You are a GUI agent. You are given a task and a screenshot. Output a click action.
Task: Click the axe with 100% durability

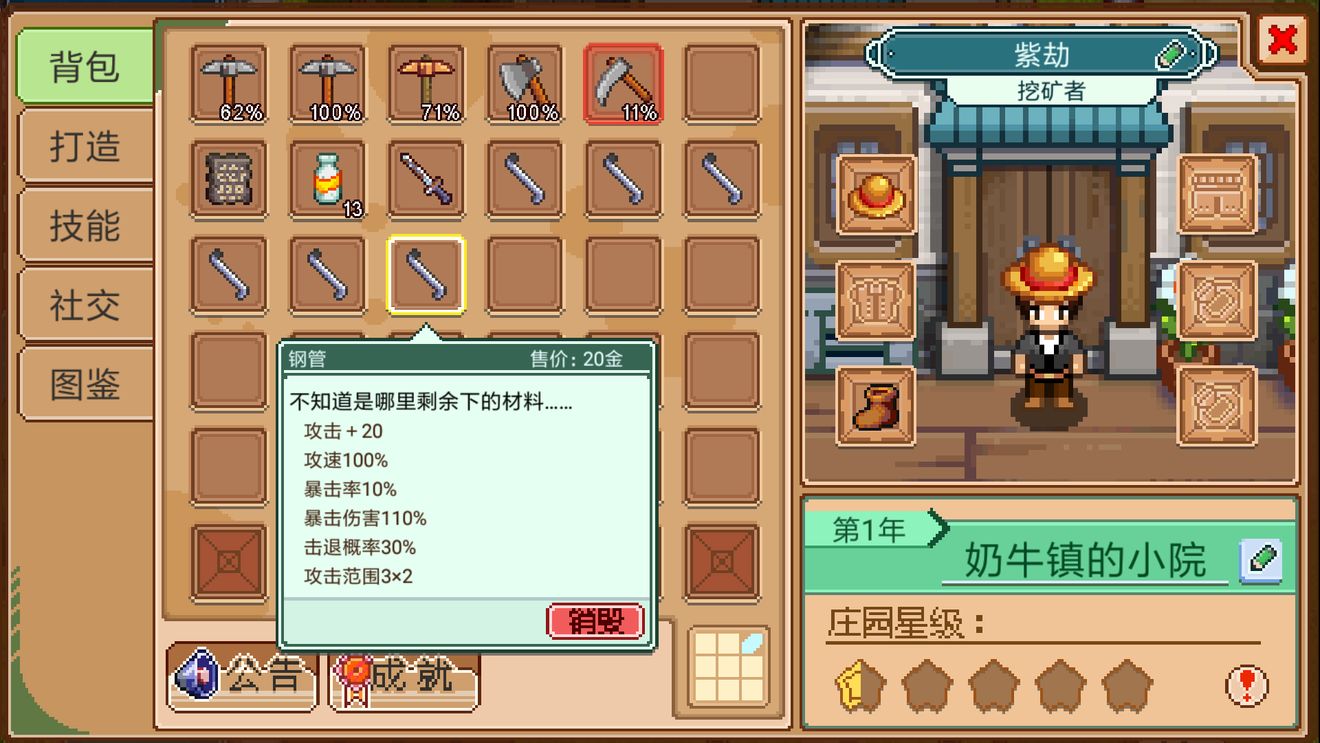(x=525, y=85)
